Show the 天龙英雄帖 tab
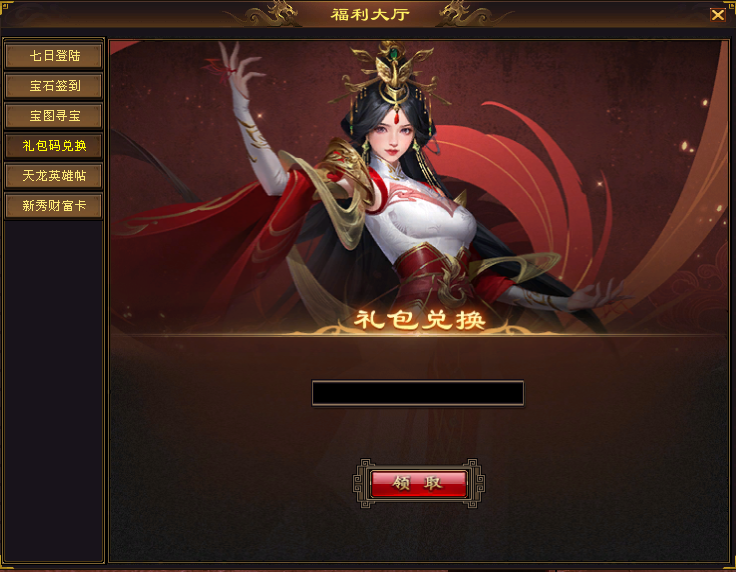This screenshot has height=572, width=736. [54, 176]
